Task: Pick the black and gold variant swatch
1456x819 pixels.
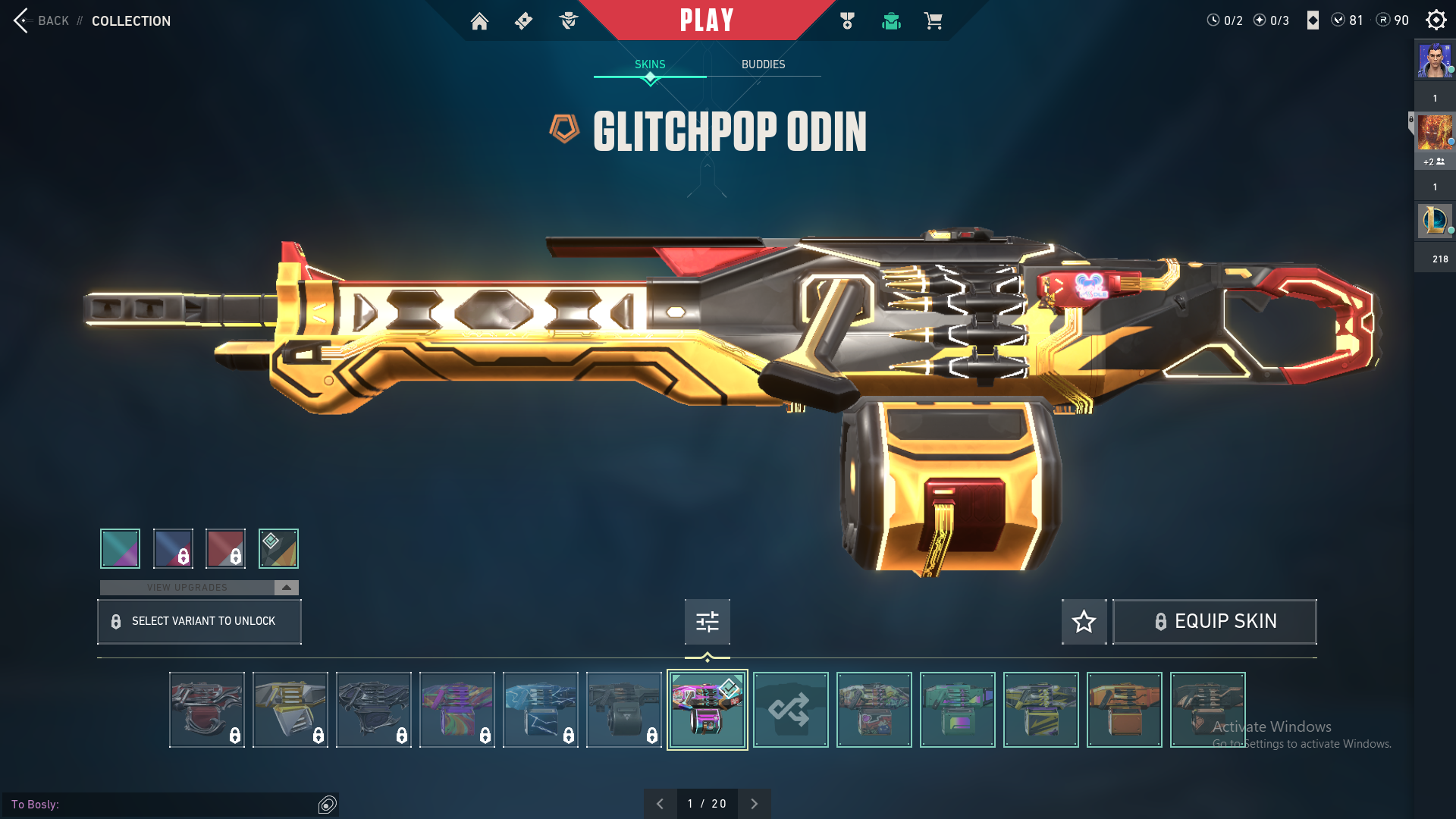Action: [x=278, y=548]
